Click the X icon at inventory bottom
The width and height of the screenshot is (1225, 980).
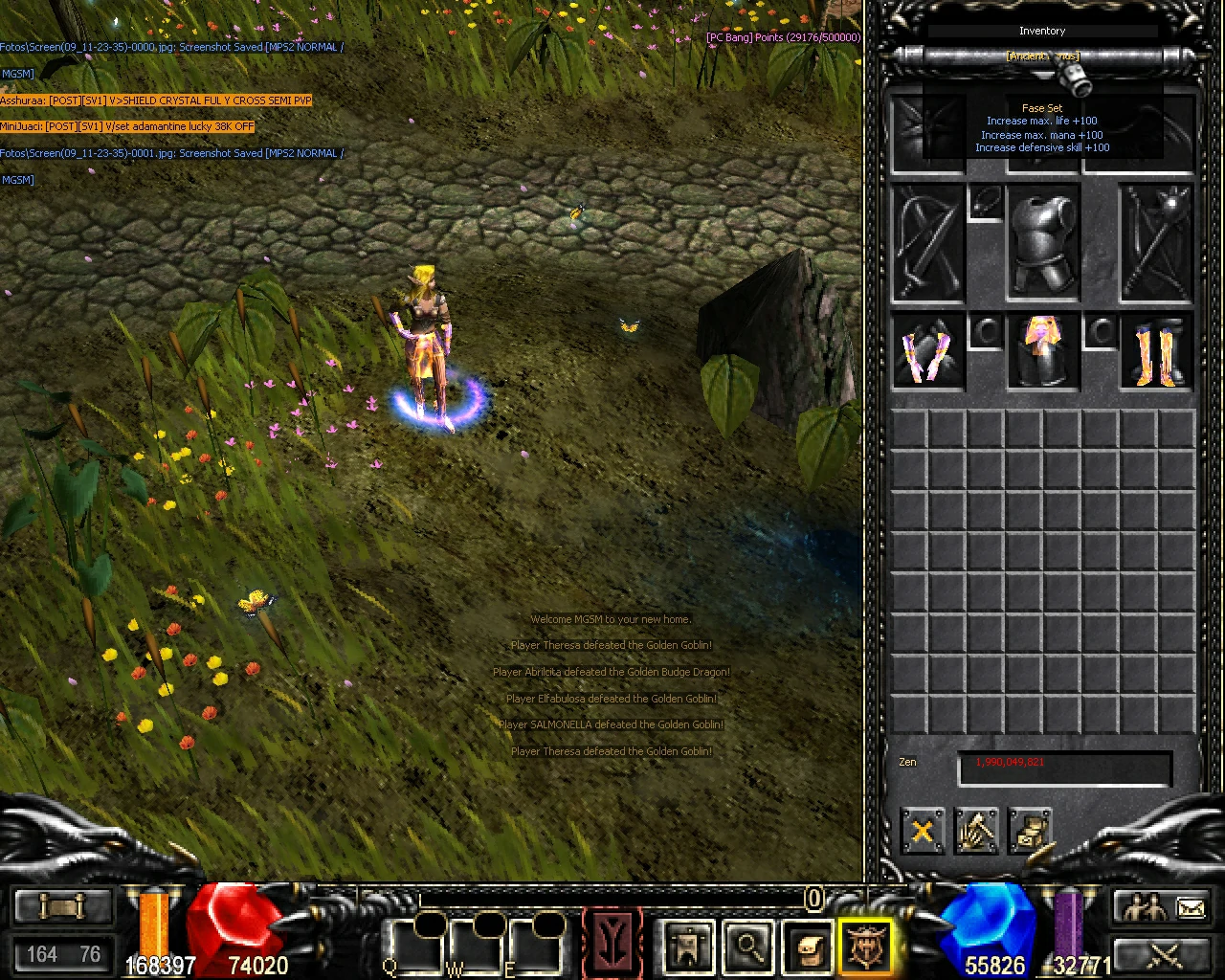click(x=922, y=832)
